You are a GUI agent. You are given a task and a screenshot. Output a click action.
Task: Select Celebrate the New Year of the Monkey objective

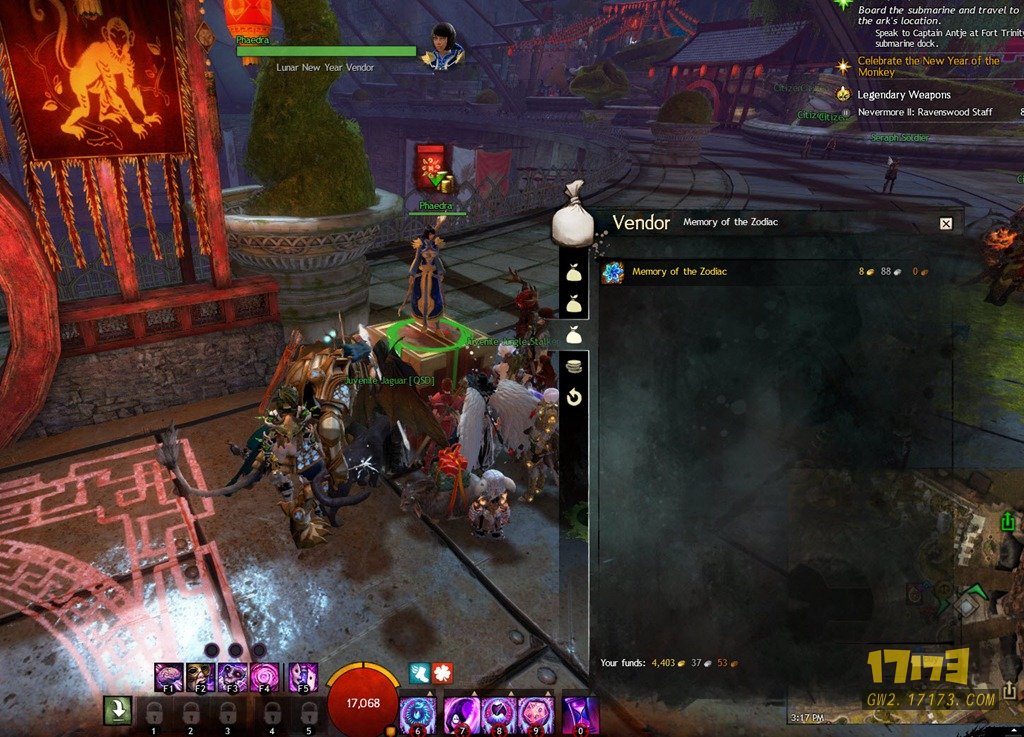click(928, 66)
